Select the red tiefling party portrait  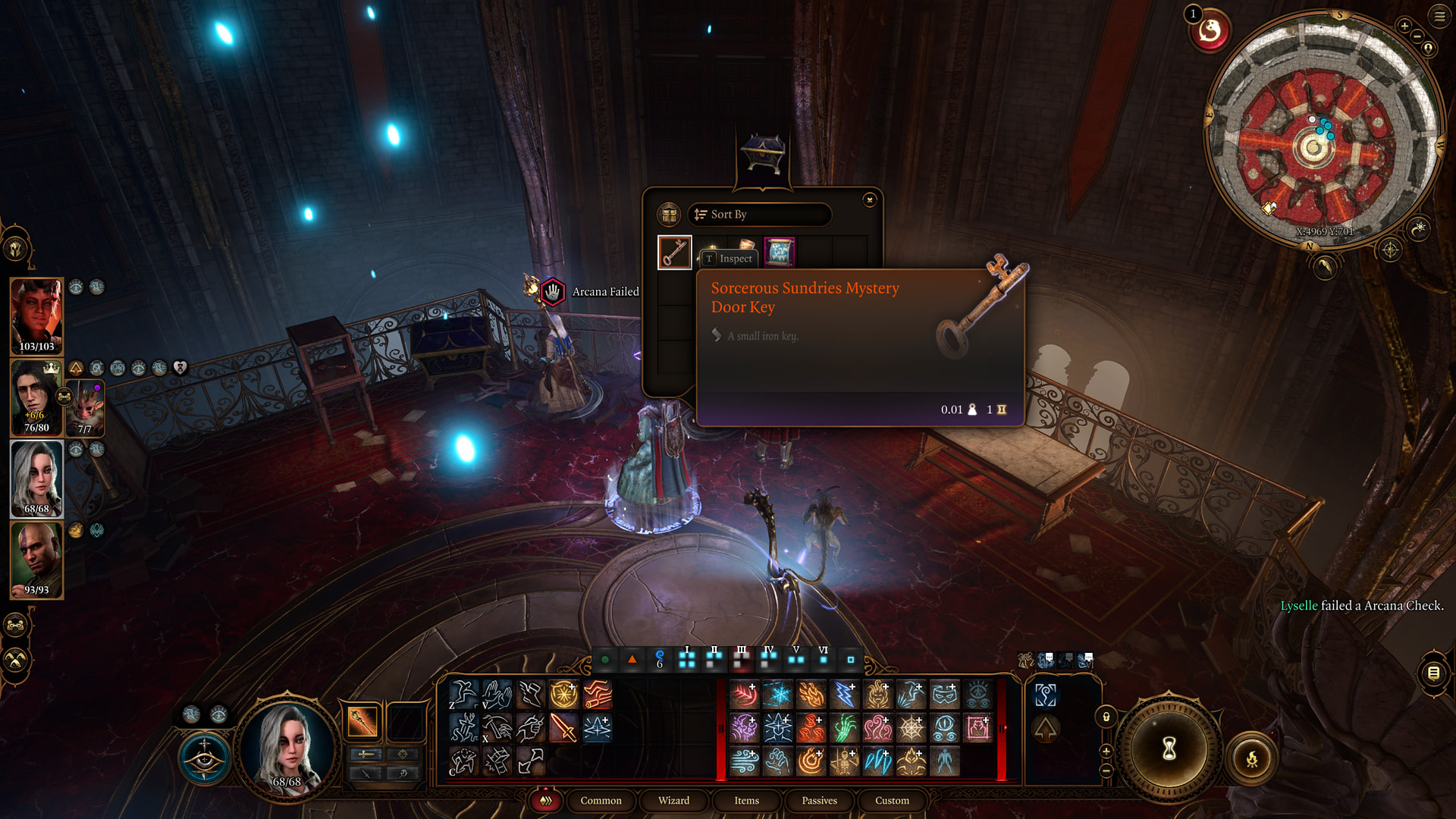click(x=36, y=316)
